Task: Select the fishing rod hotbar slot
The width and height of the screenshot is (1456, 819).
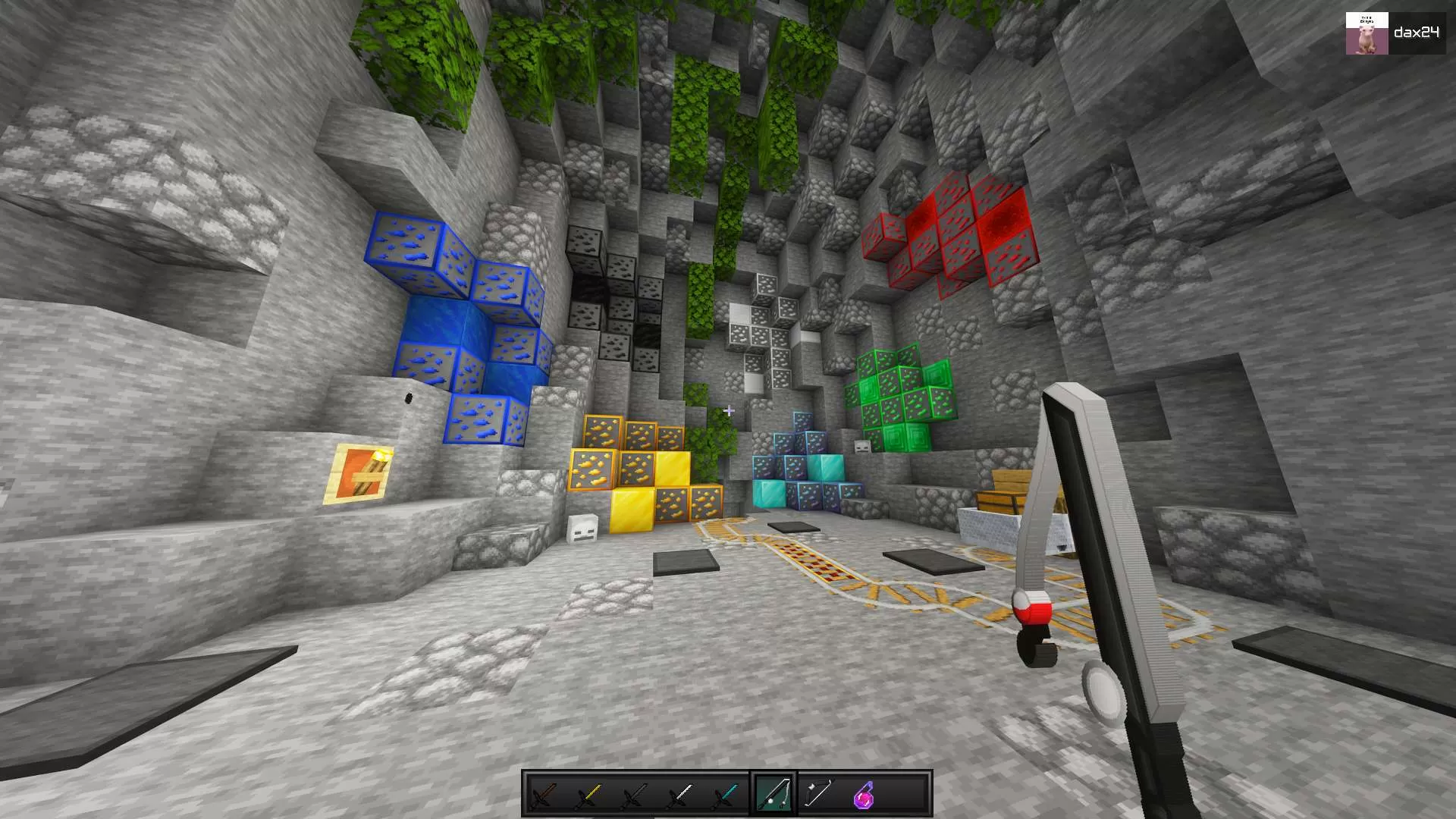Action: pyautogui.click(x=773, y=793)
